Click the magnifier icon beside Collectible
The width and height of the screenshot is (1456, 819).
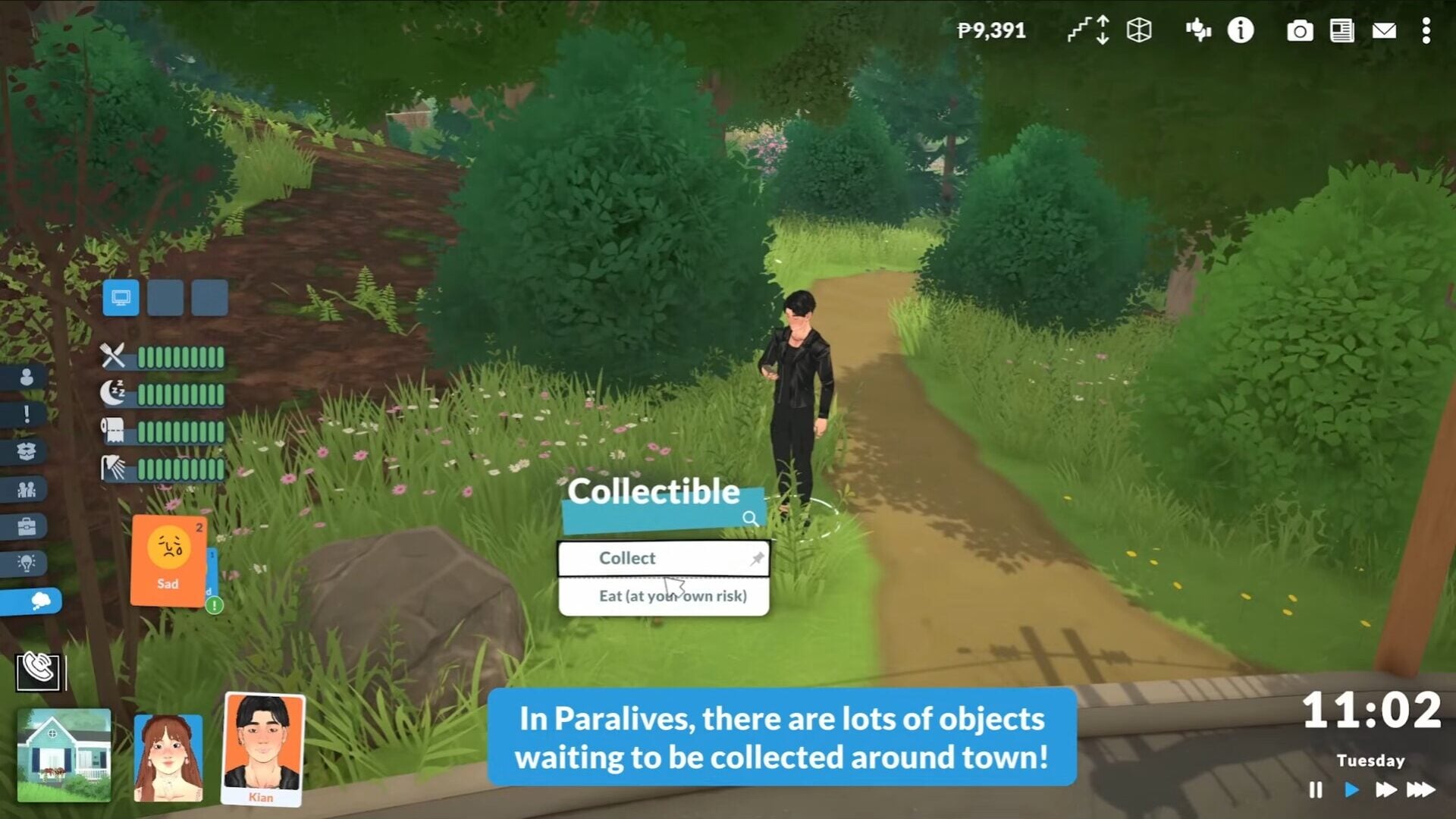[x=750, y=519]
